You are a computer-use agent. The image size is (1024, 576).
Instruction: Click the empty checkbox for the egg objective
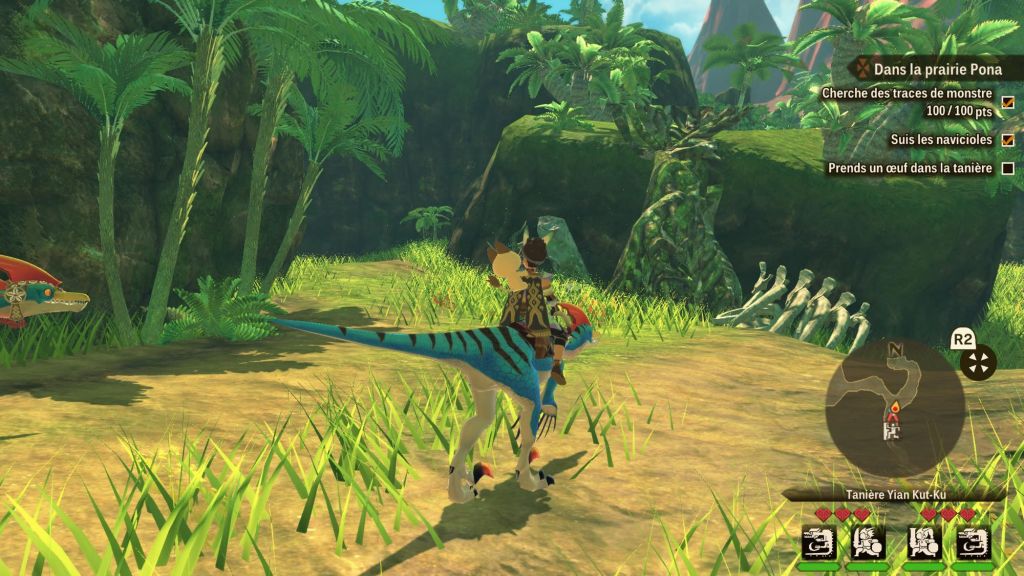[x=1008, y=168]
